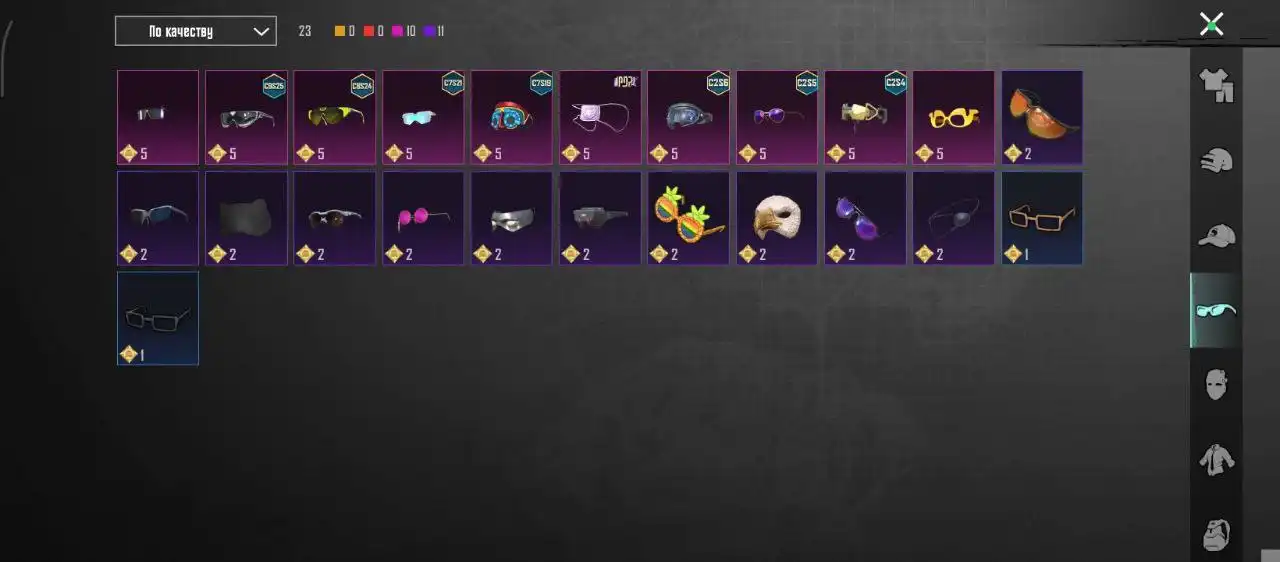Close the inventory with the X button
Image resolution: width=1280 pixels, height=562 pixels.
(1211, 24)
